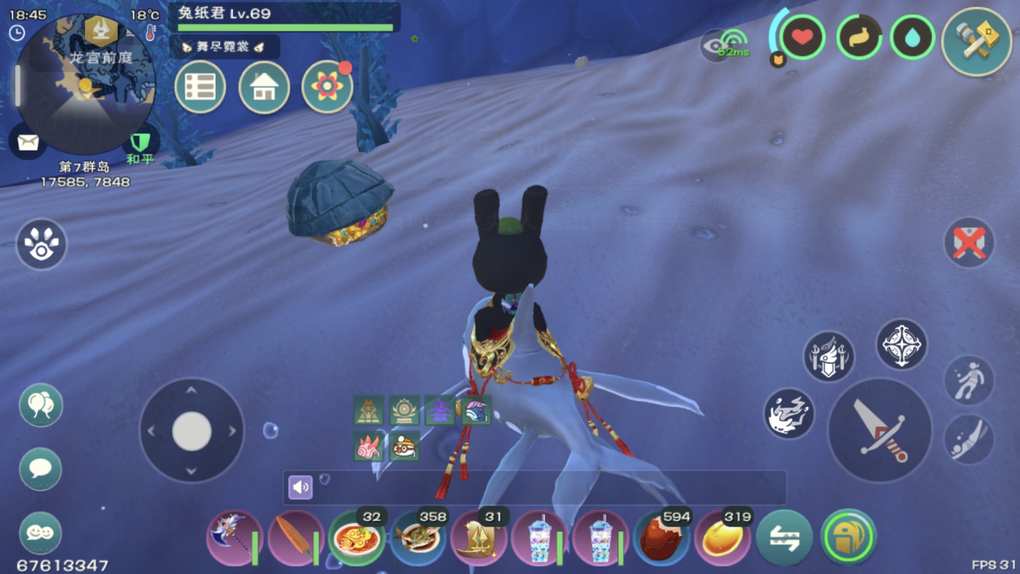
Task: Attack with the large sword button
Action: tap(880, 430)
